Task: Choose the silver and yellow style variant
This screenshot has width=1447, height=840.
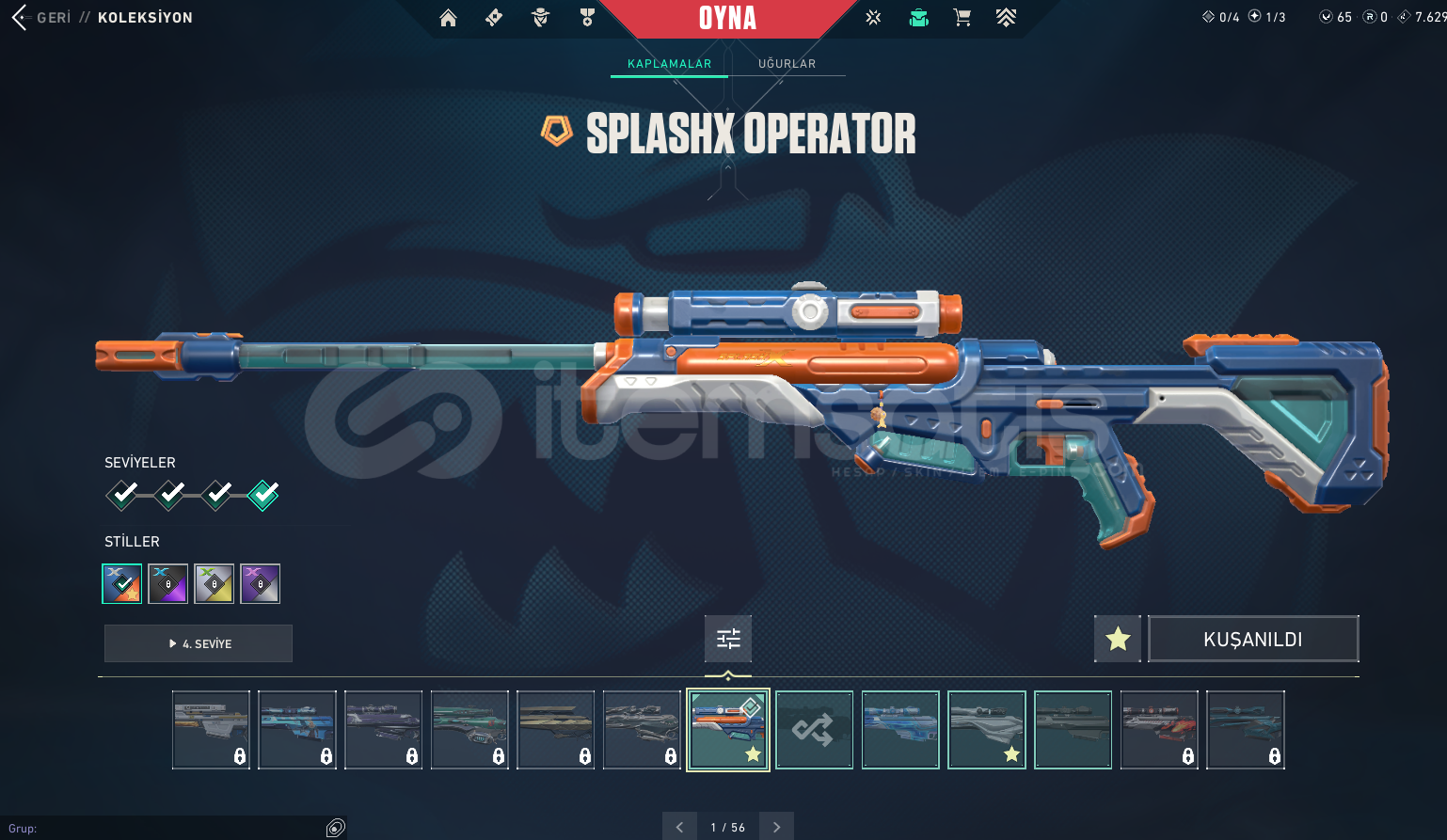Action: [214, 583]
